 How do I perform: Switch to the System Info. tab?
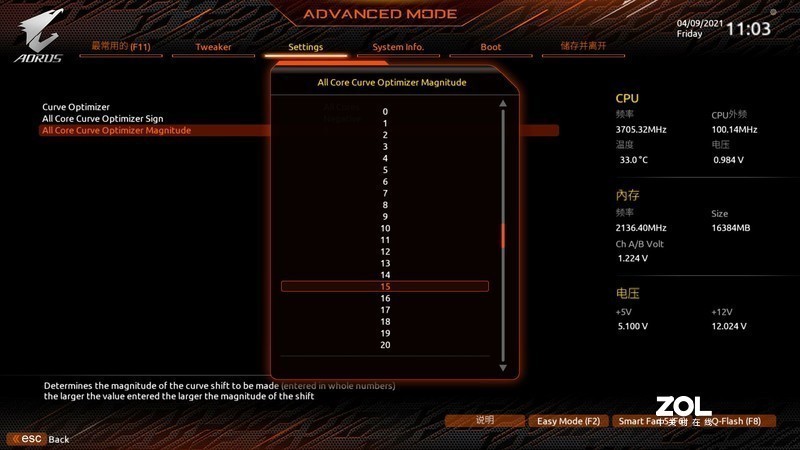click(x=398, y=47)
